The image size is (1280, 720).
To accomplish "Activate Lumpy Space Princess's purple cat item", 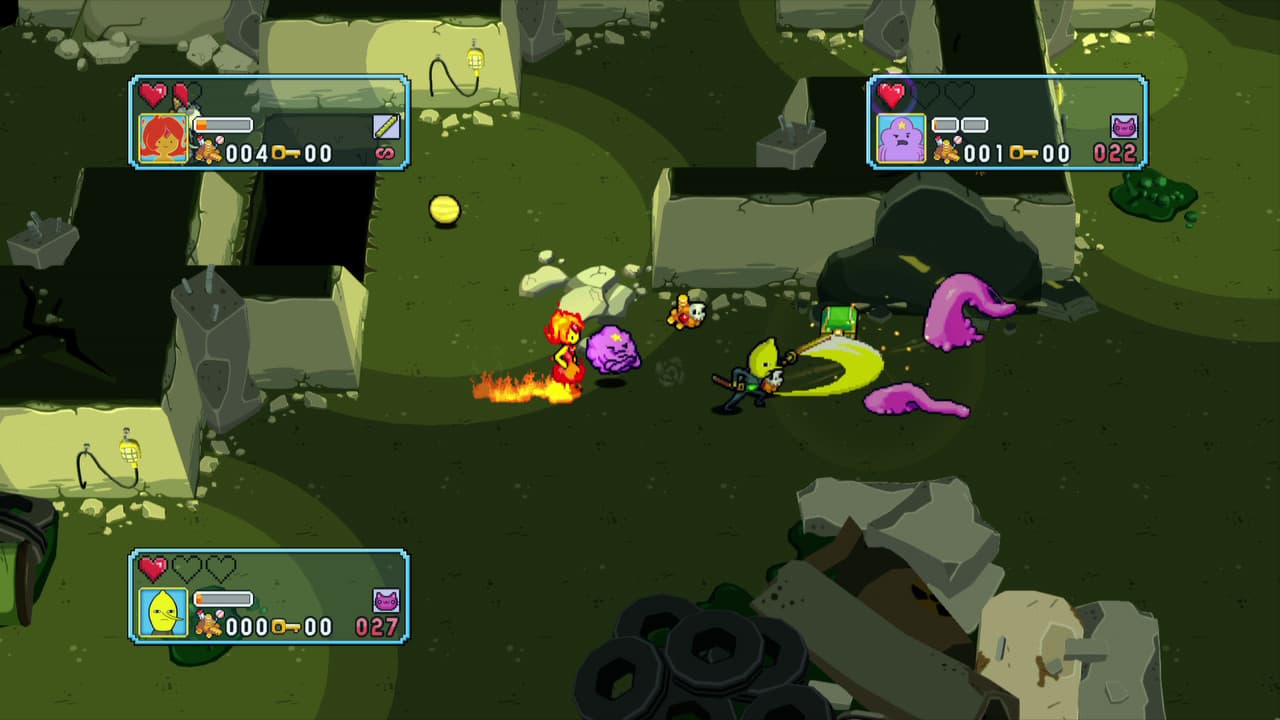I will 1124,127.
